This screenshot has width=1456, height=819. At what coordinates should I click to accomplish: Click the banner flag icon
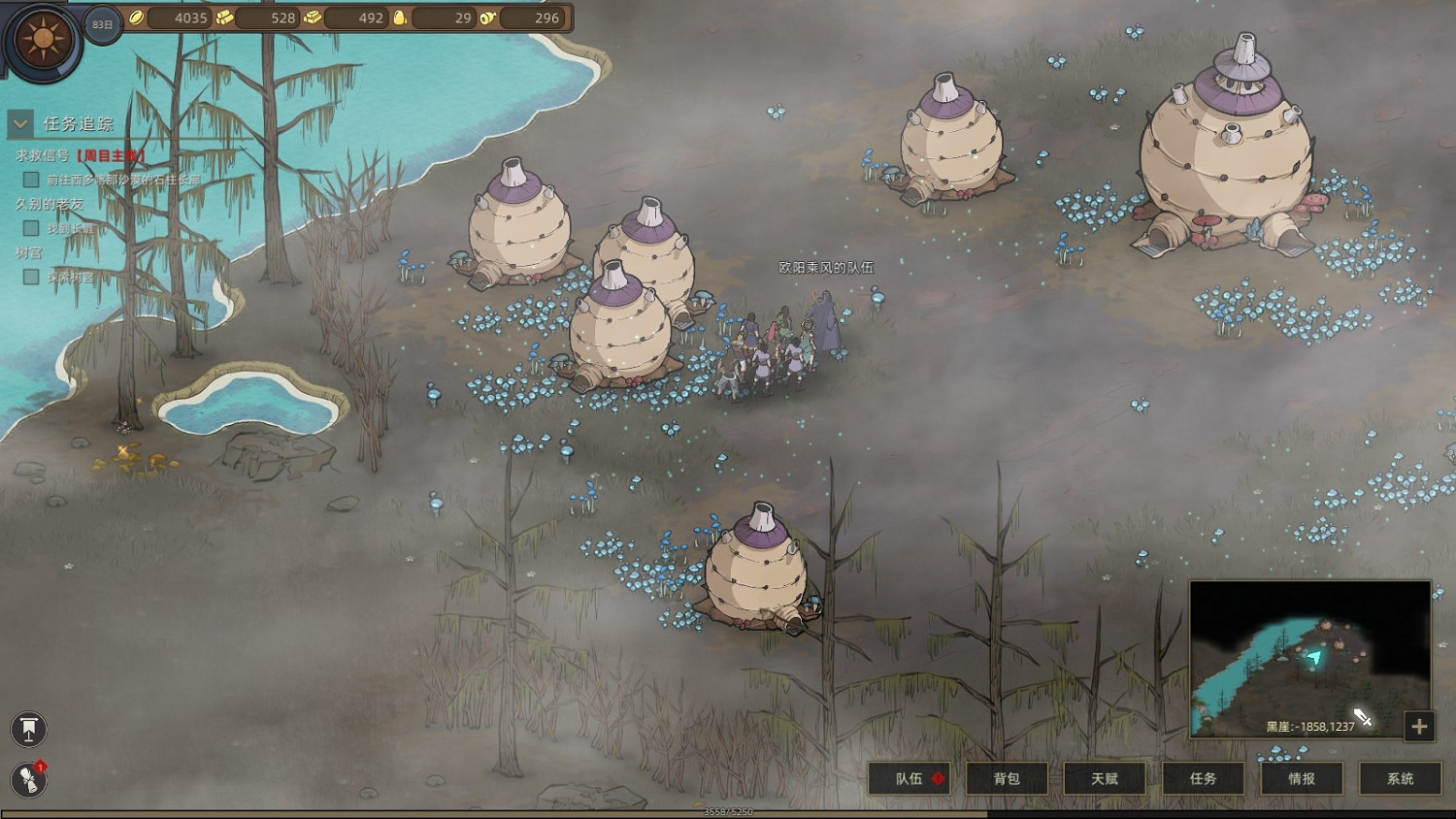pos(29,729)
